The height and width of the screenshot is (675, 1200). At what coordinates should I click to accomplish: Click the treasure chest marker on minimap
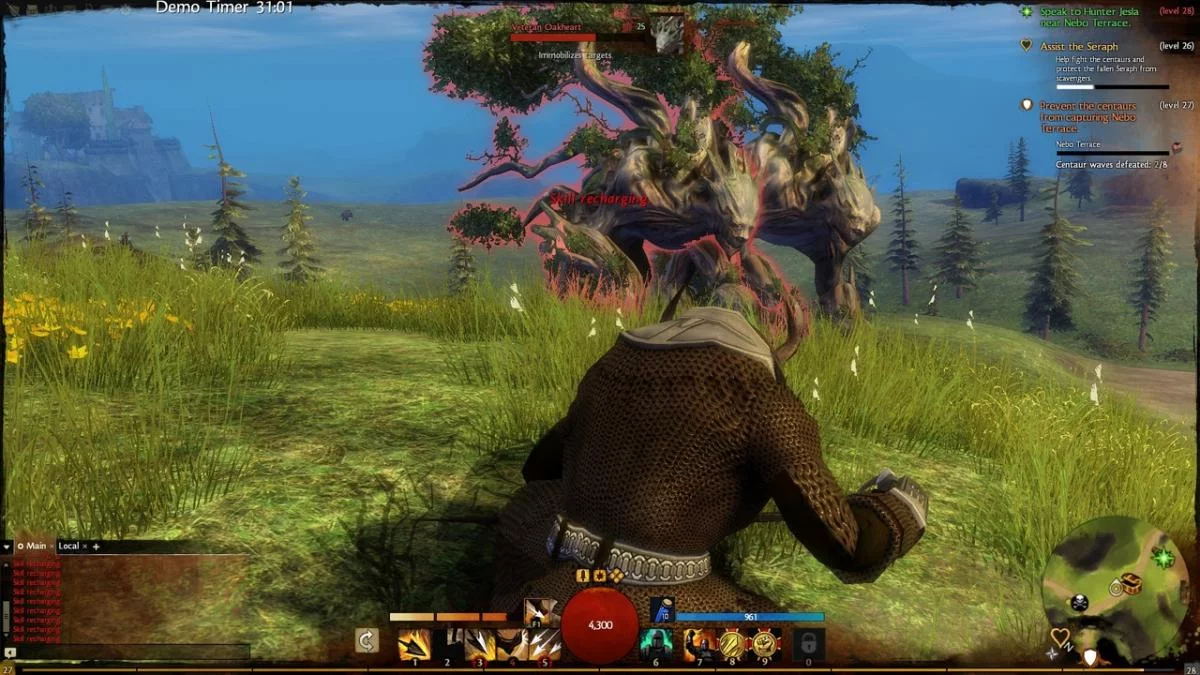[1132, 583]
